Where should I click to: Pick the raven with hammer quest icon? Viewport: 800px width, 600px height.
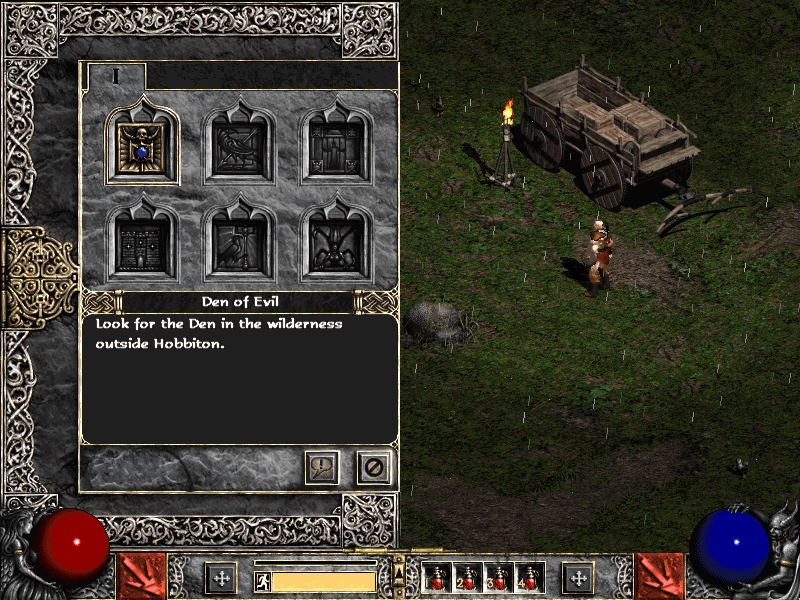click(x=238, y=244)
